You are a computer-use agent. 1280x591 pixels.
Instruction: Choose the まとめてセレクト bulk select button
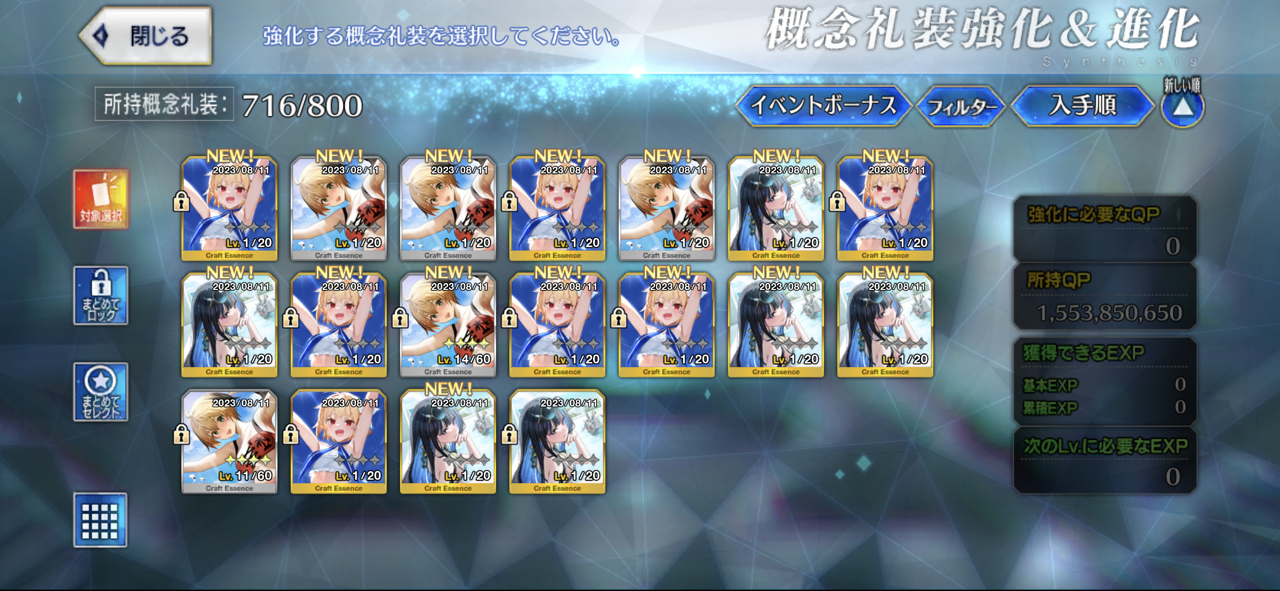(x=101, y=392)
